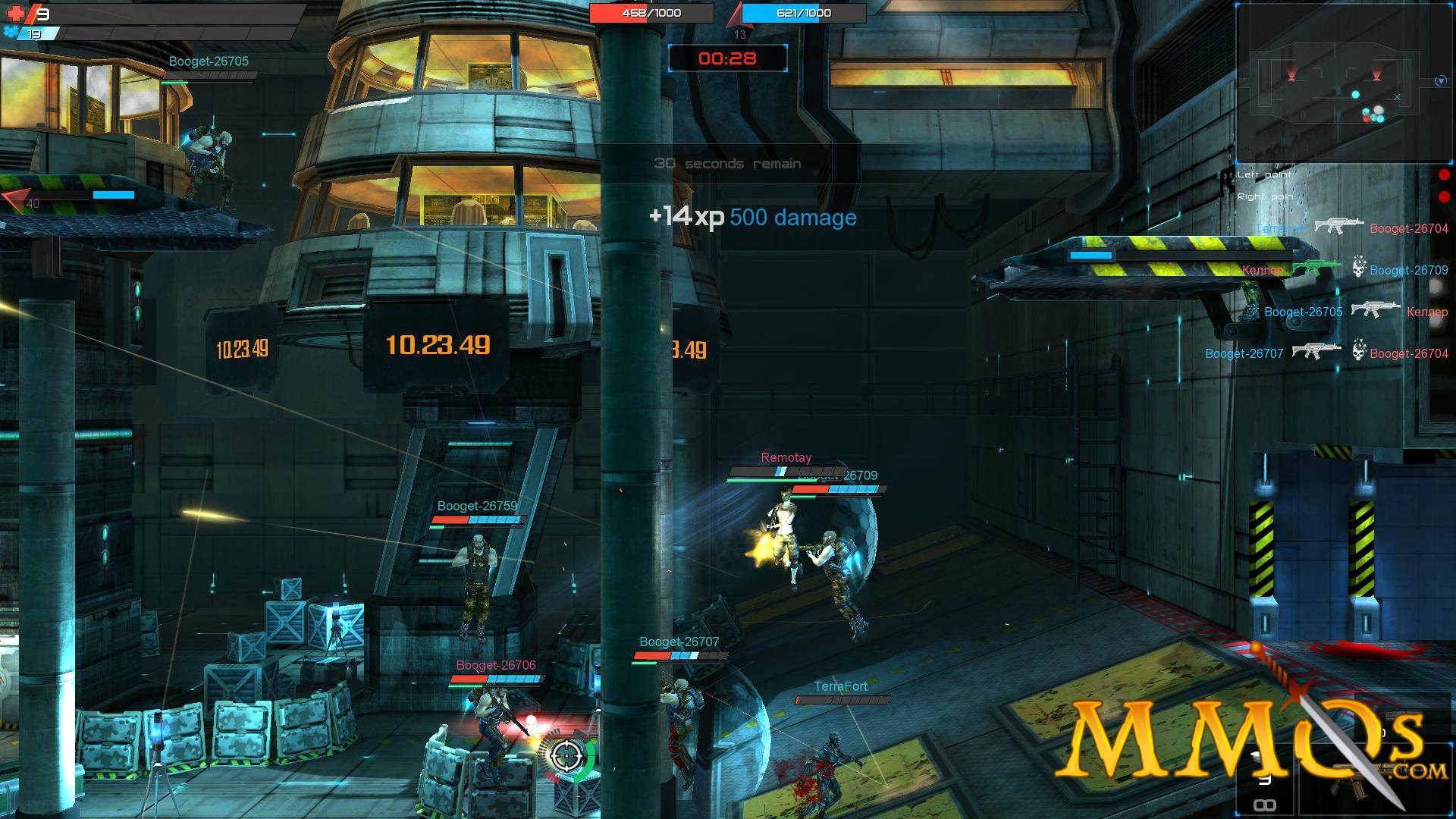The width and height of the screenshot is (1456, 819).
Task: Expand the kill feed entry for Booget-26707
Action: 1244,353
